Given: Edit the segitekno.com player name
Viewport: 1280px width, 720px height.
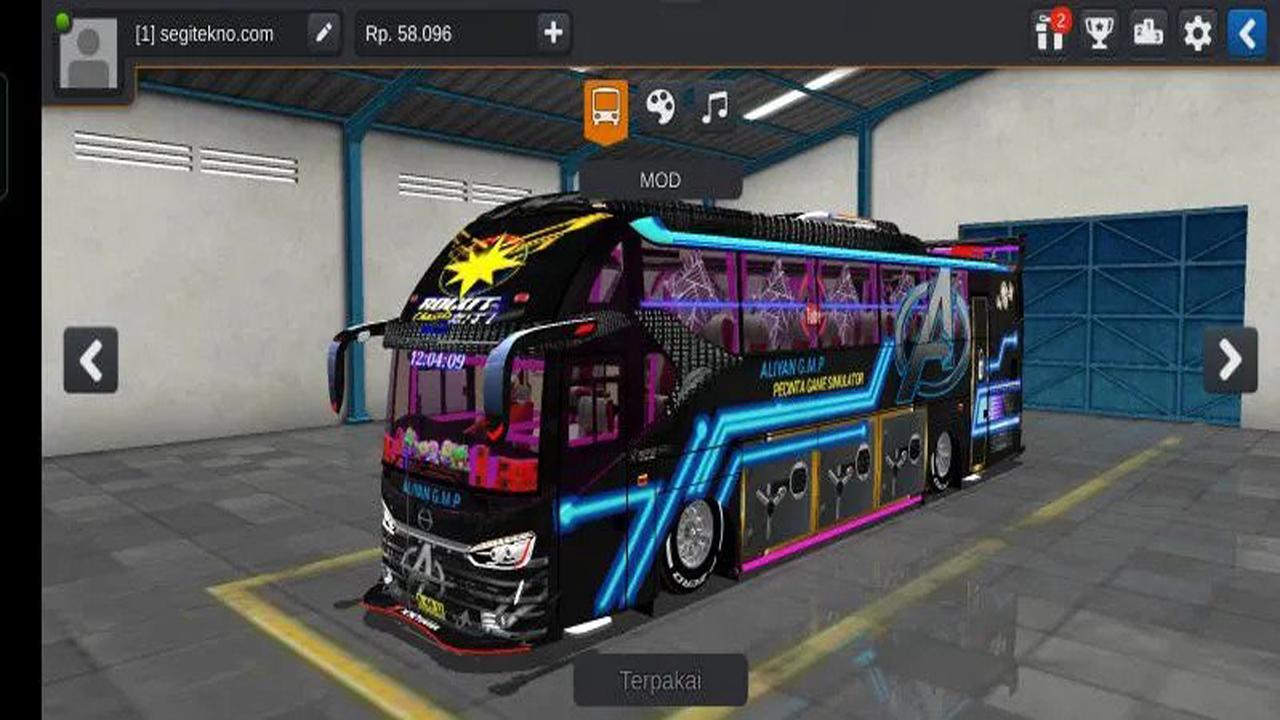Looking at the screenshot, I should pyautogui.click(x=323, y=34).
